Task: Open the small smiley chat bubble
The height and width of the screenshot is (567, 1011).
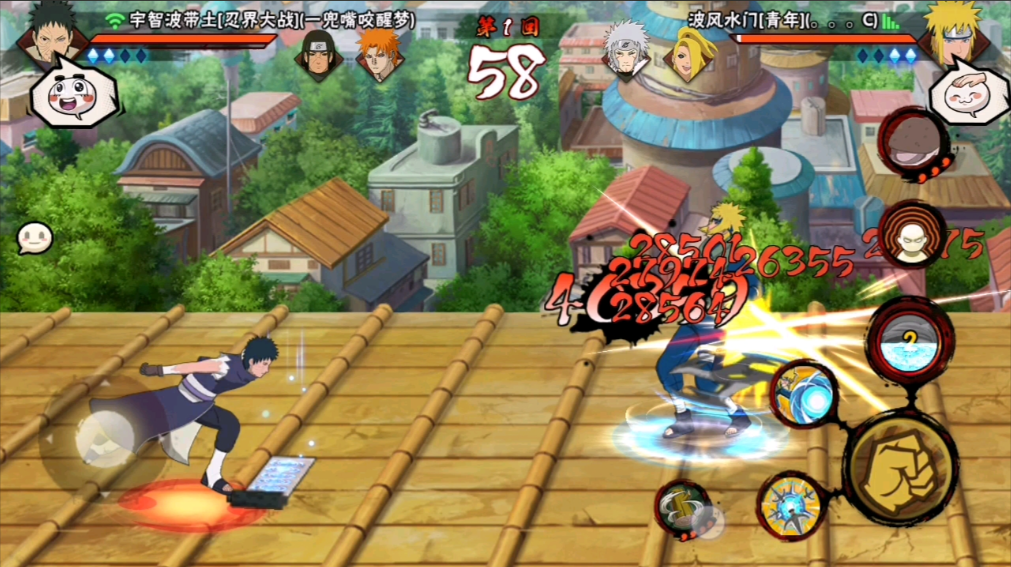Action: click(x=33, y=238)
